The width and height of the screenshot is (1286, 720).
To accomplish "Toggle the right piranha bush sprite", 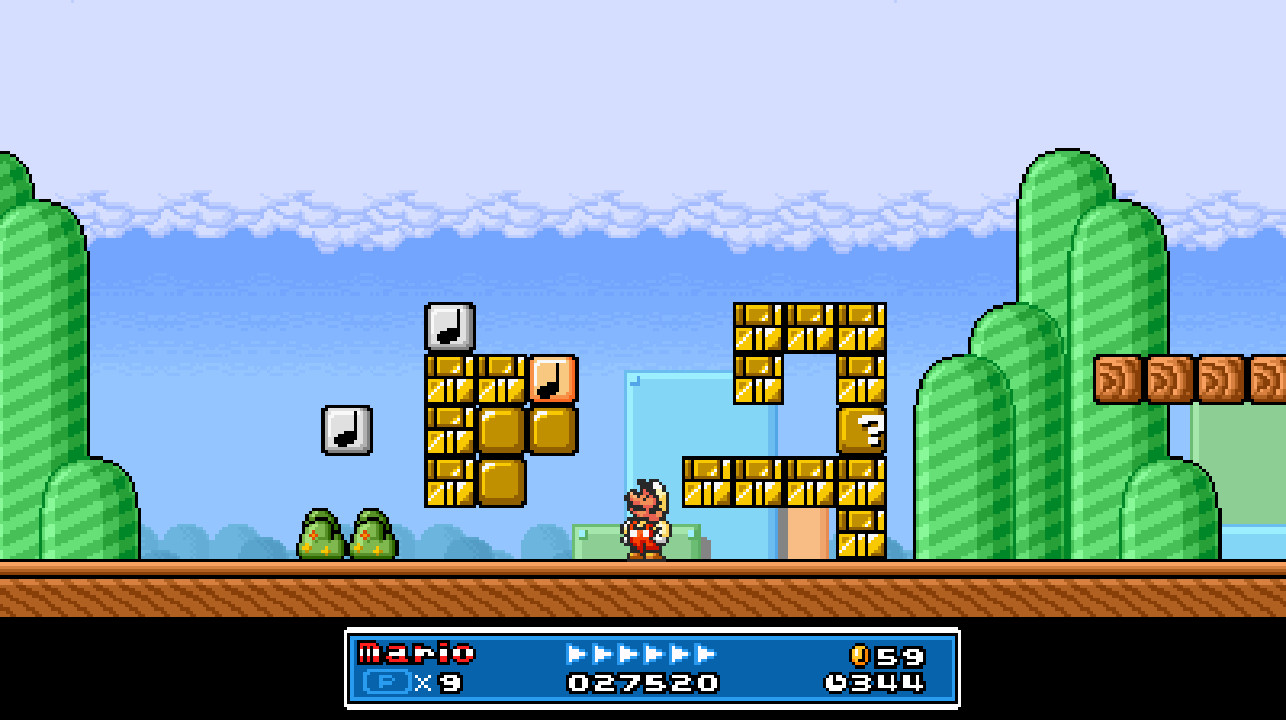I will click(x=375, y=532).
